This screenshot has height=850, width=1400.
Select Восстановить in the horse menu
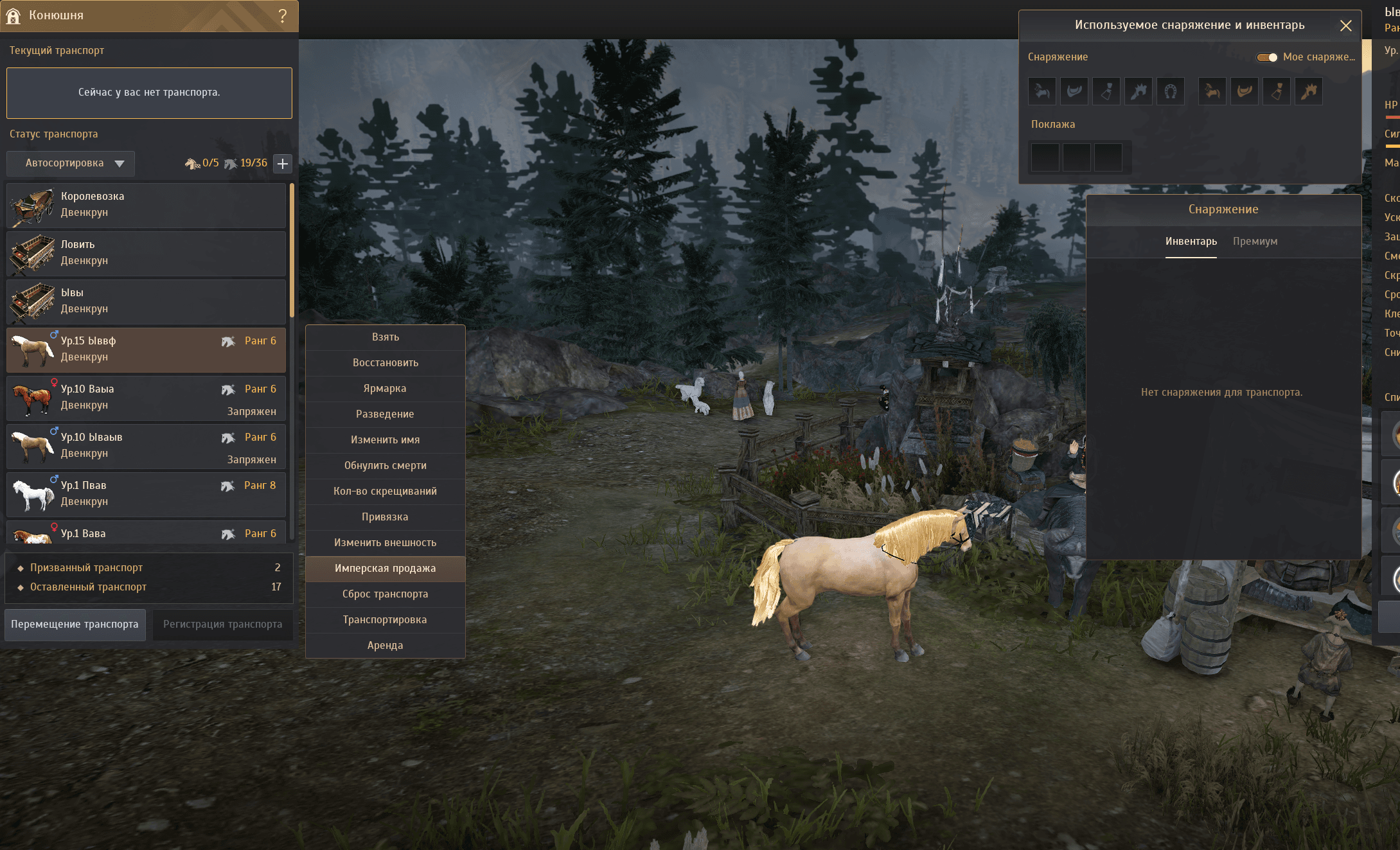point(385,363)
